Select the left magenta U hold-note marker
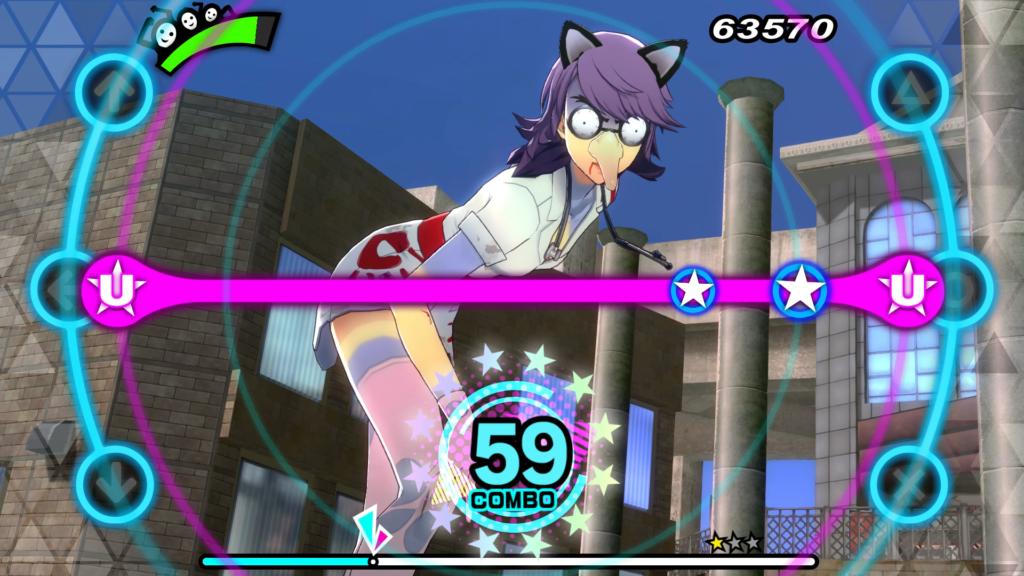This screenshot has height=576, width=1024. [117, 290]
